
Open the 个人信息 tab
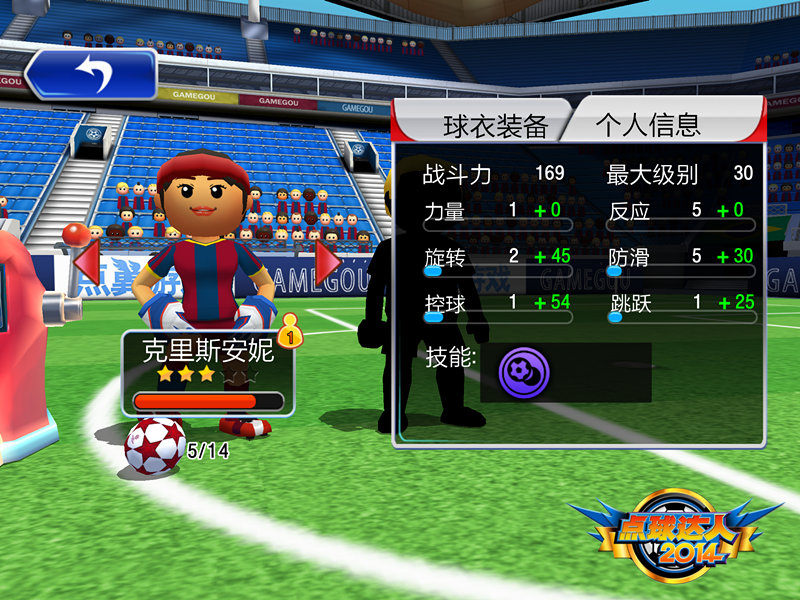[x=648, y=124]
